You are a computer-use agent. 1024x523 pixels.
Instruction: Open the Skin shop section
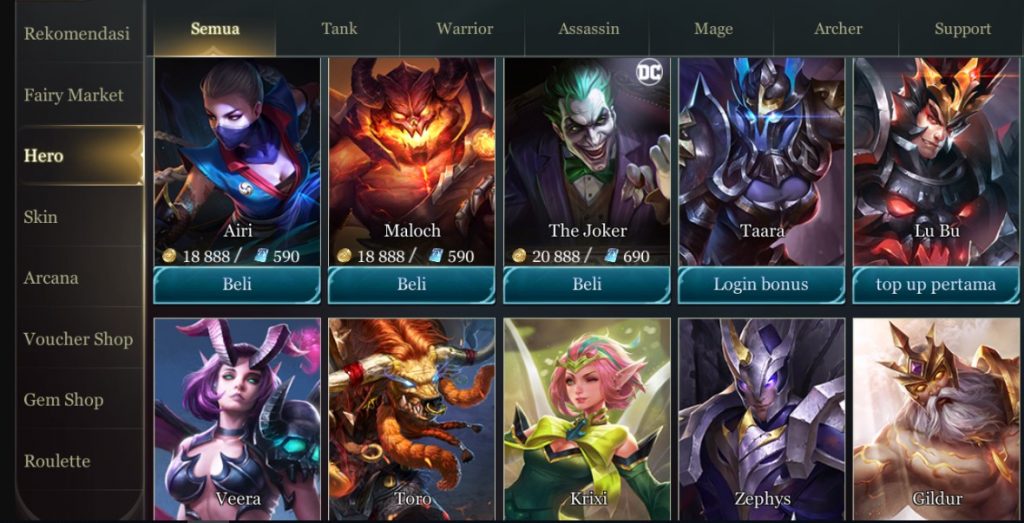tap(41, 217)
